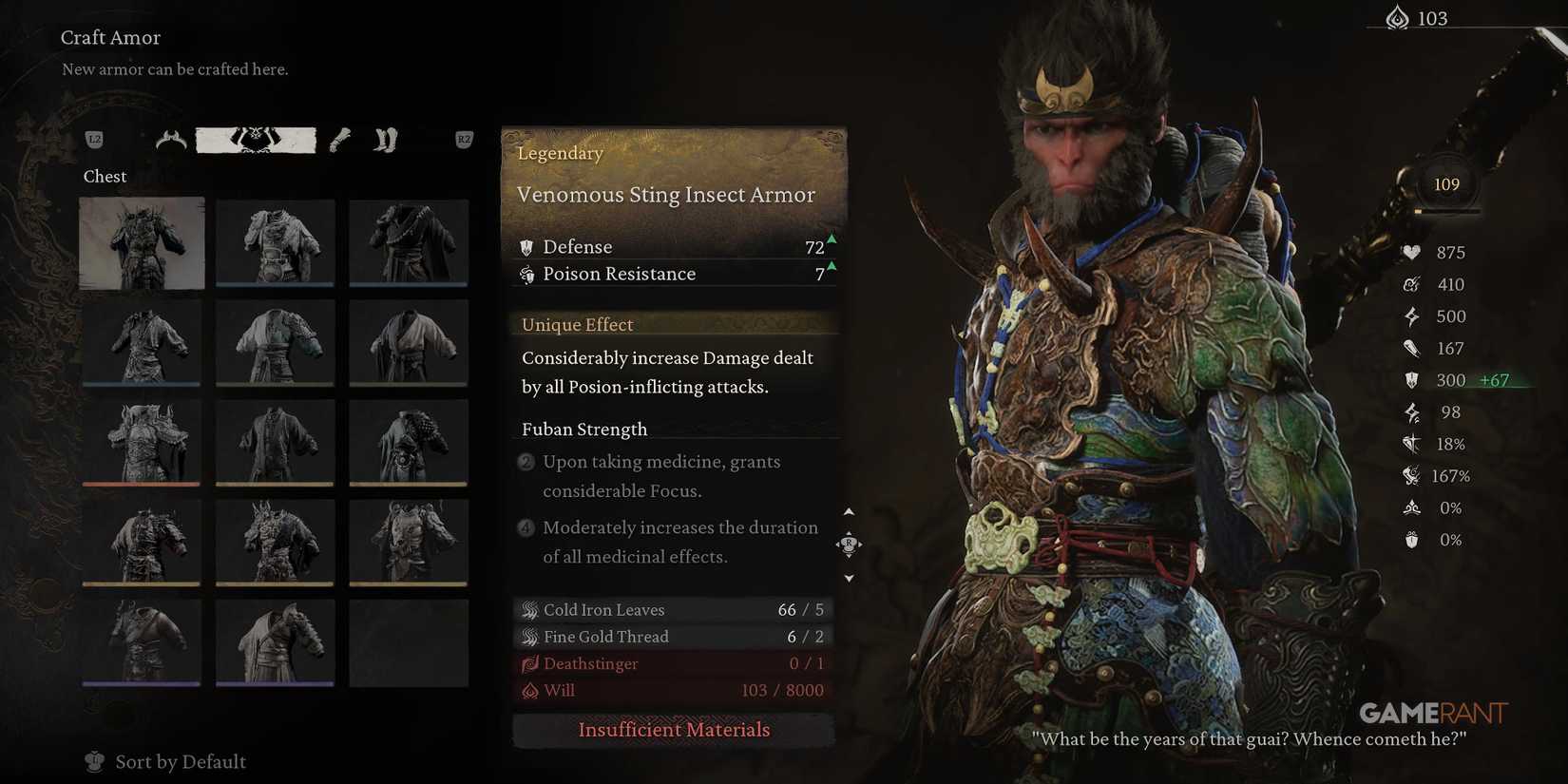The width and height of the screenshot is (1568, 784).
Task: Click Sort by Default at the bottom
Action: [181, 761]
